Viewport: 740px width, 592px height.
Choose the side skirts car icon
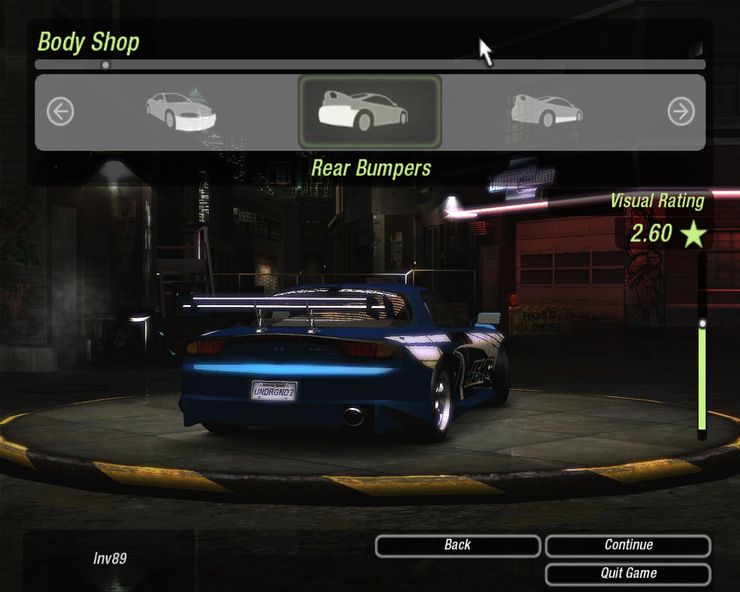546,110
